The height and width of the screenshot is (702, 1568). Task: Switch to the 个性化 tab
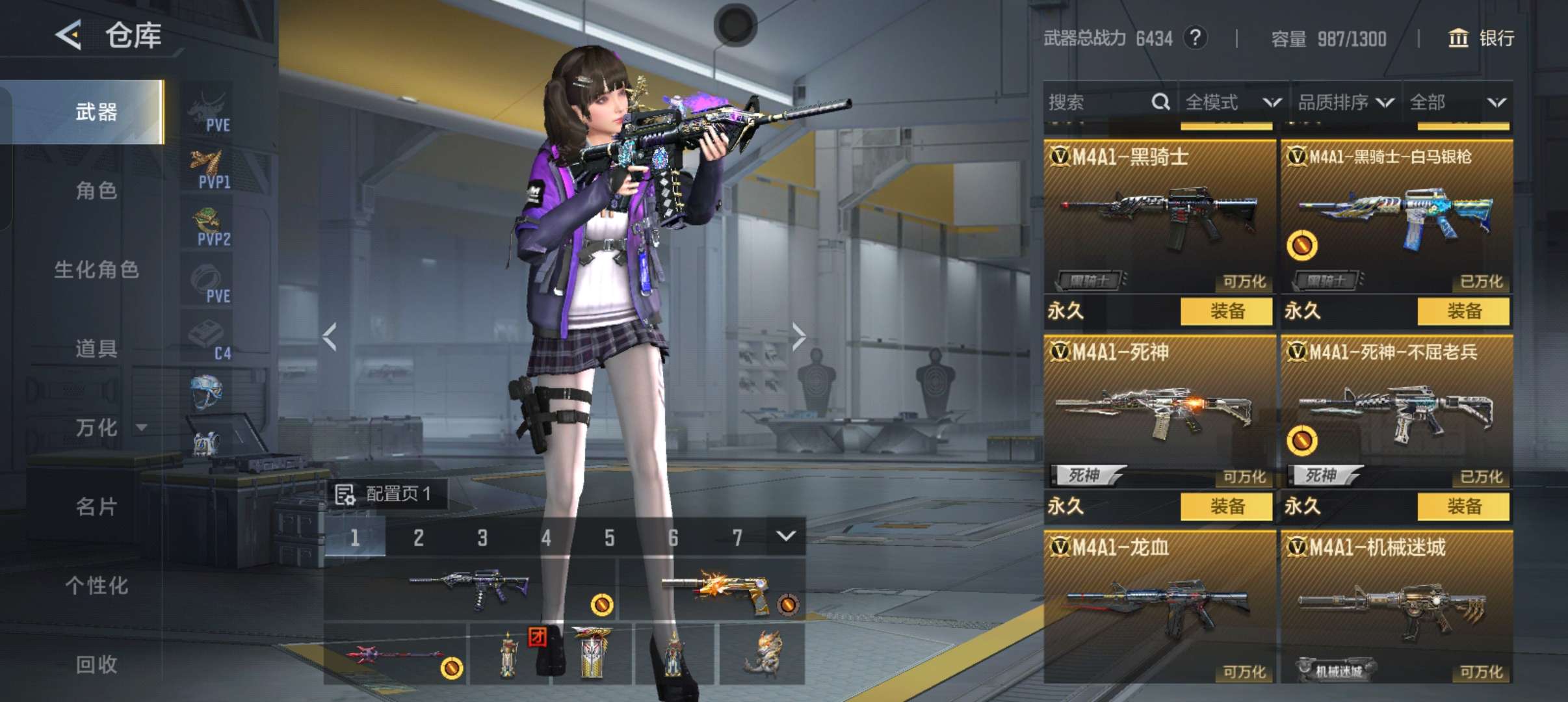[96, 585]
